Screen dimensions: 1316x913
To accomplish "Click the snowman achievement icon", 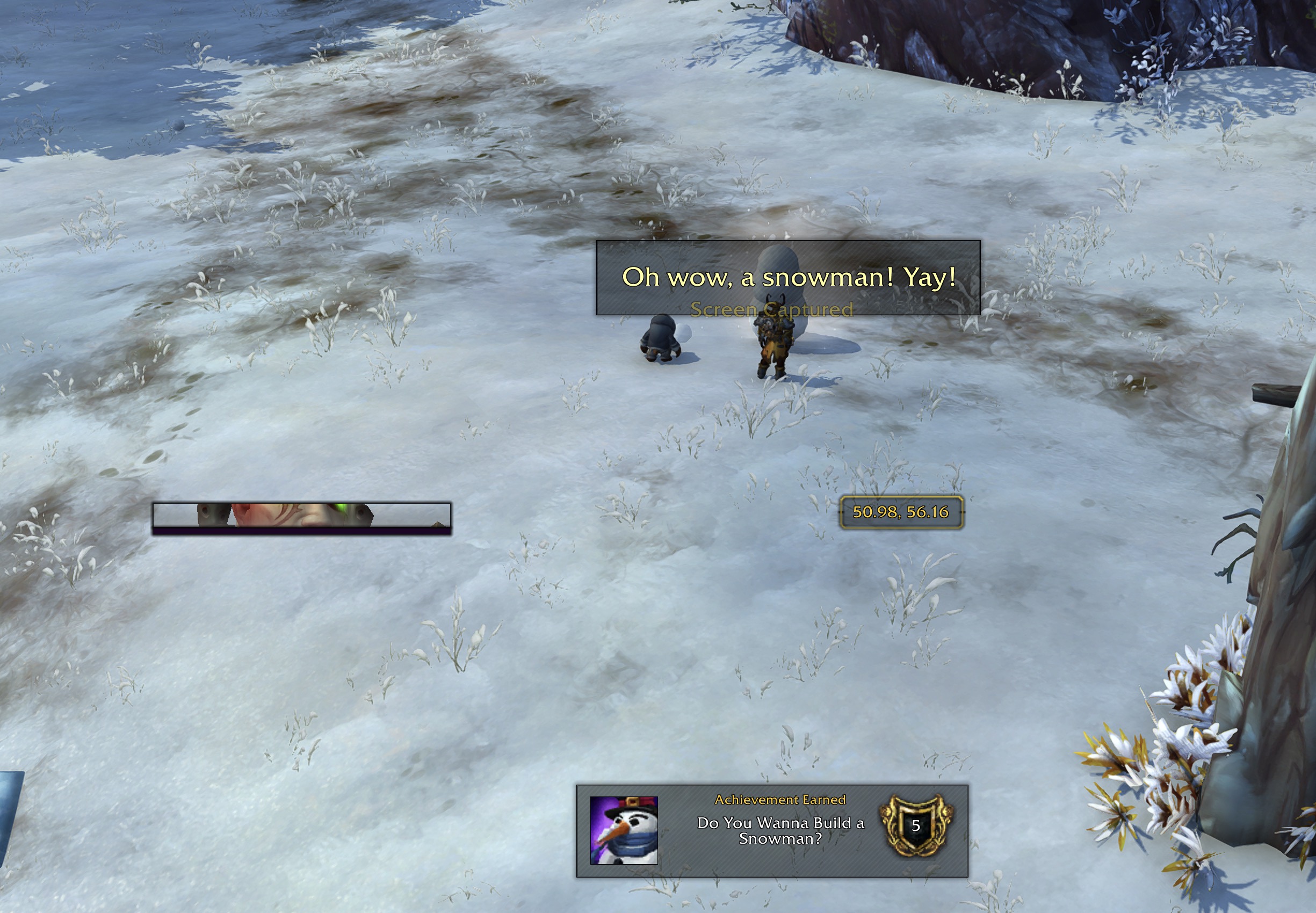I will pyautogui.click(x=624, y=830).
